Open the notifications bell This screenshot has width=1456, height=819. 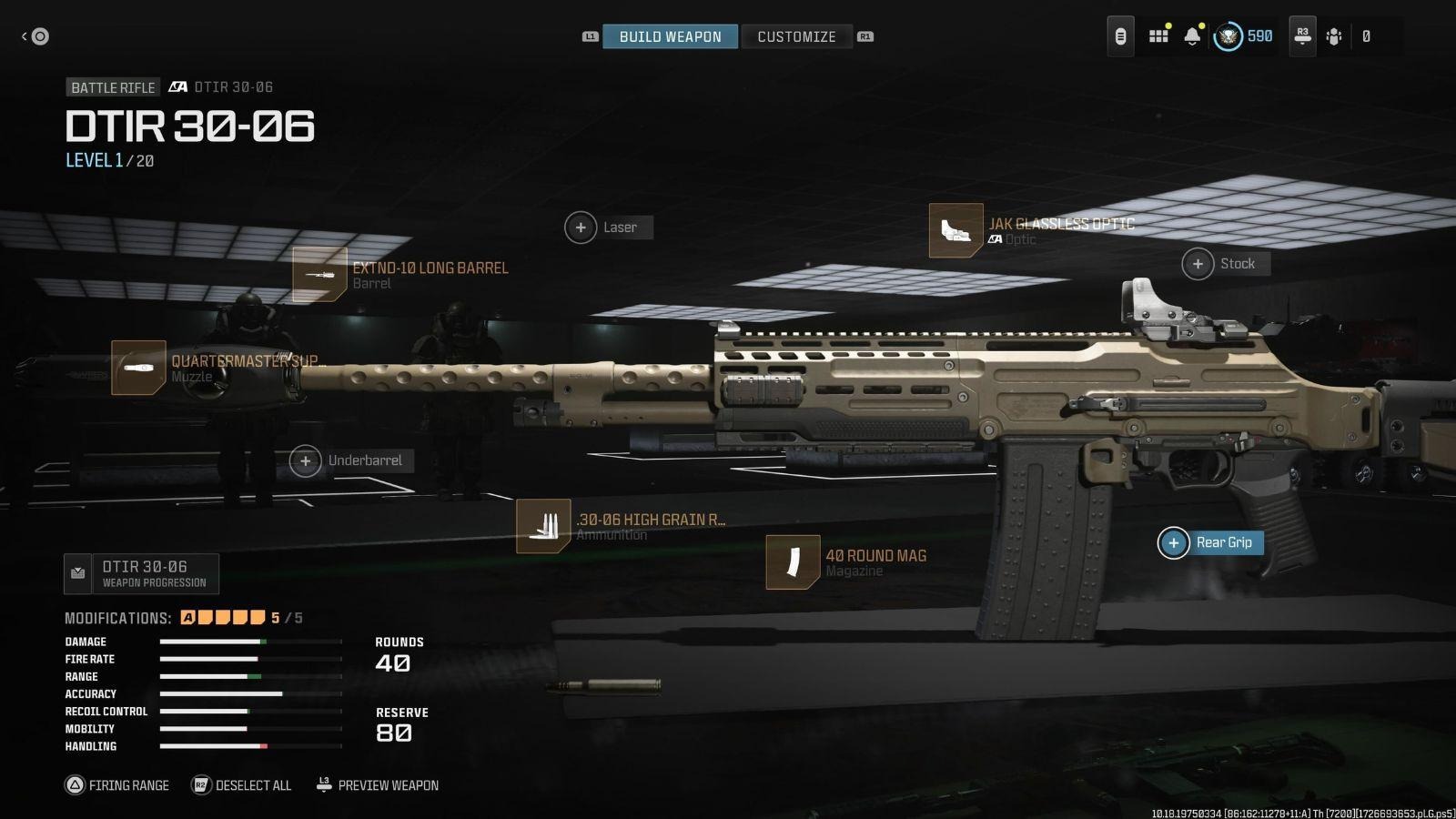(1192, 36)
